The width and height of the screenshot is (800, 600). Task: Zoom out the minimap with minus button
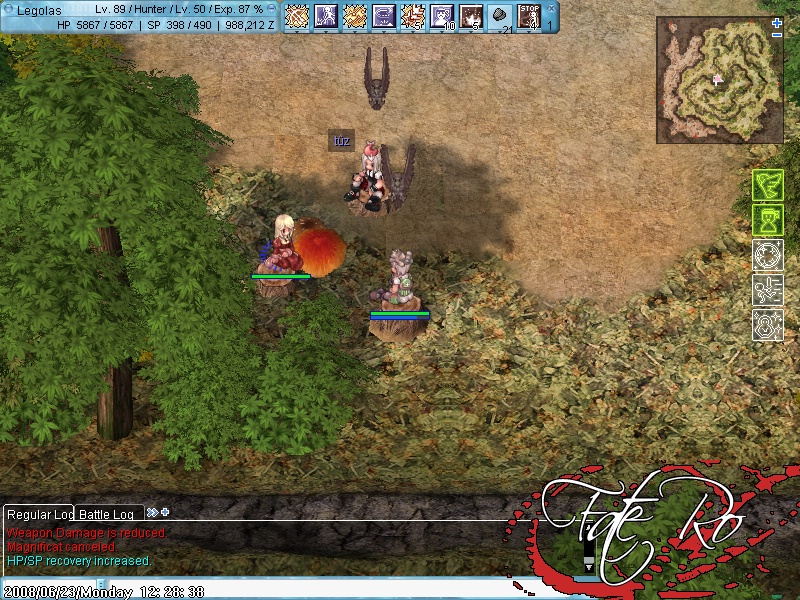pyautogui.click(x=777, y=35)
